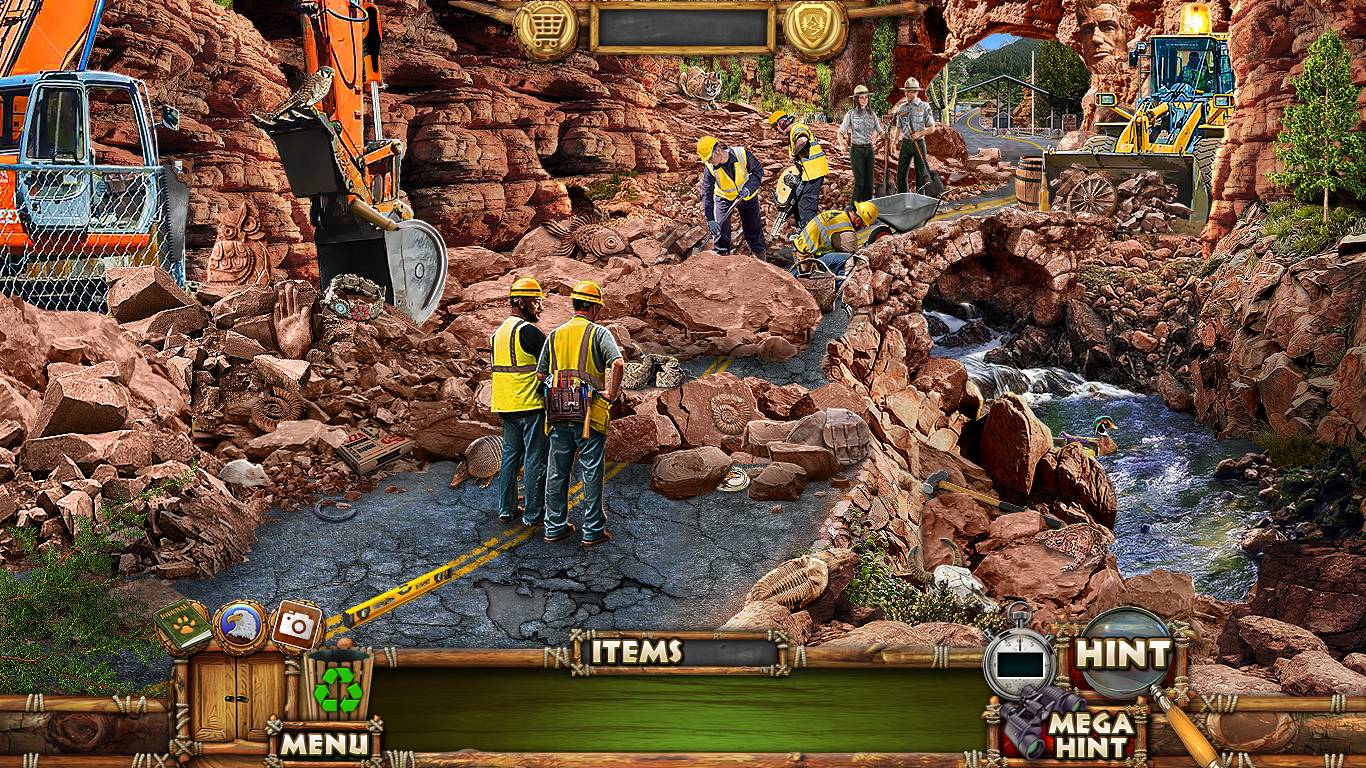The height and width of the screenshot is (768, 1366).
Task: Open the green paw print journal
Action: pyautogui.click(x=182, y=625)
